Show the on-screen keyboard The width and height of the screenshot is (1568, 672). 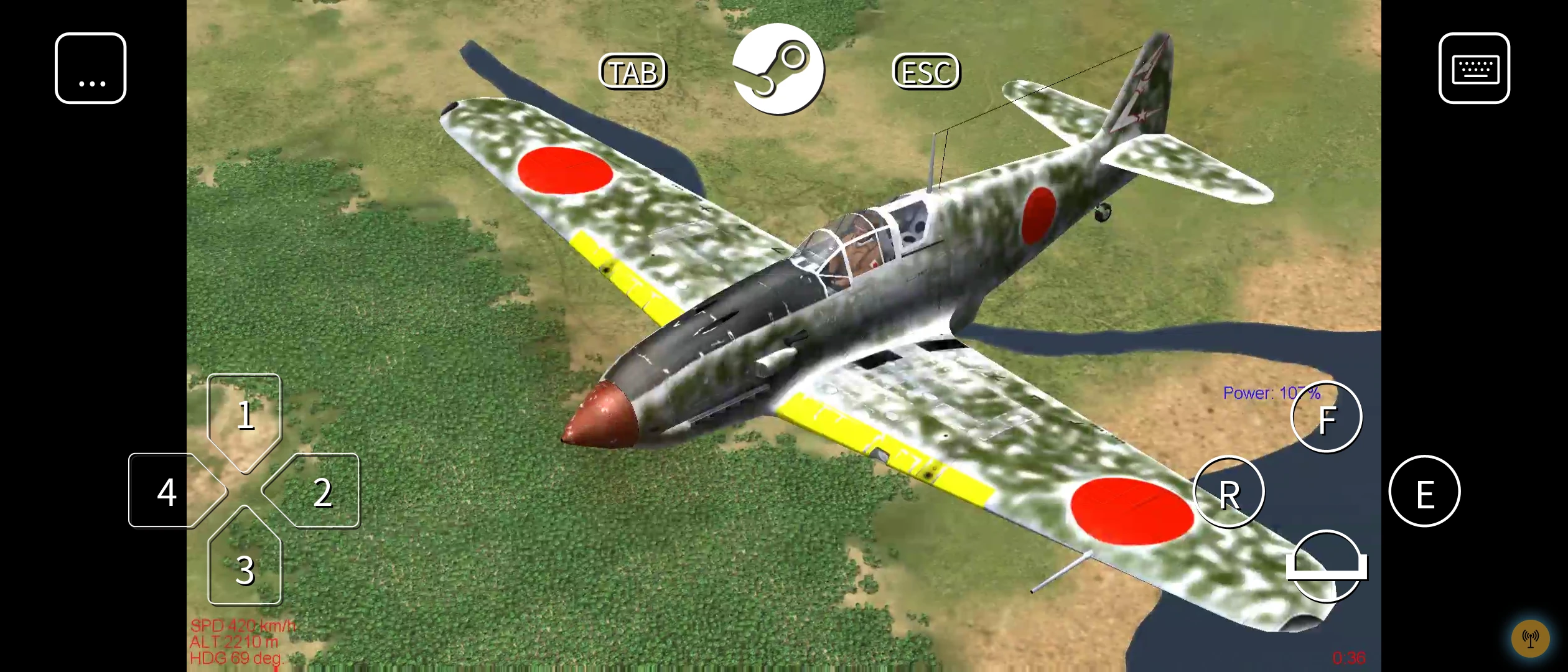(x=1473, y=68)
